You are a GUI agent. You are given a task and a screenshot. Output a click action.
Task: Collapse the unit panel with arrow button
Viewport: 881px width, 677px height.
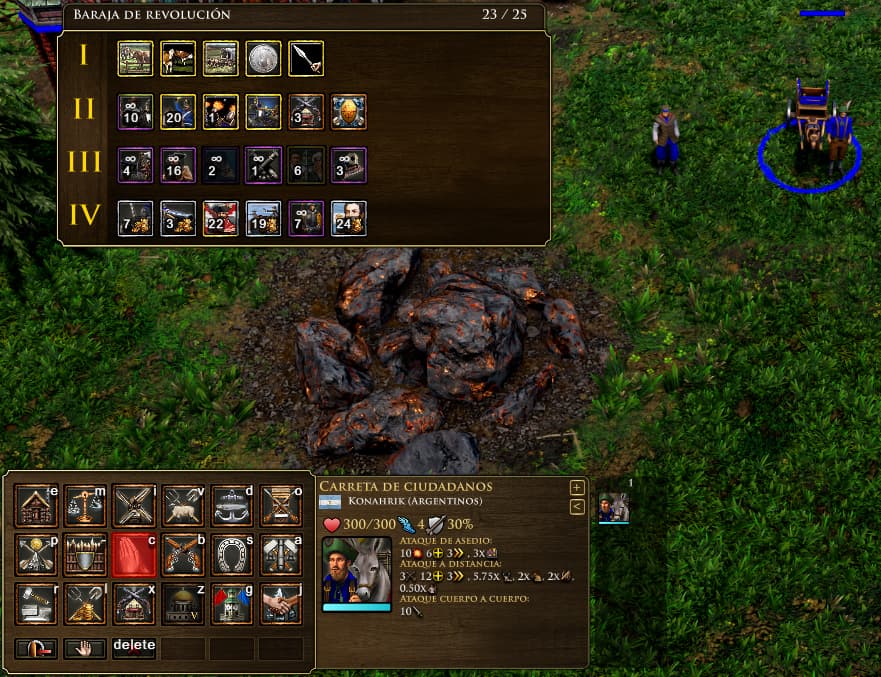[577, 507]
